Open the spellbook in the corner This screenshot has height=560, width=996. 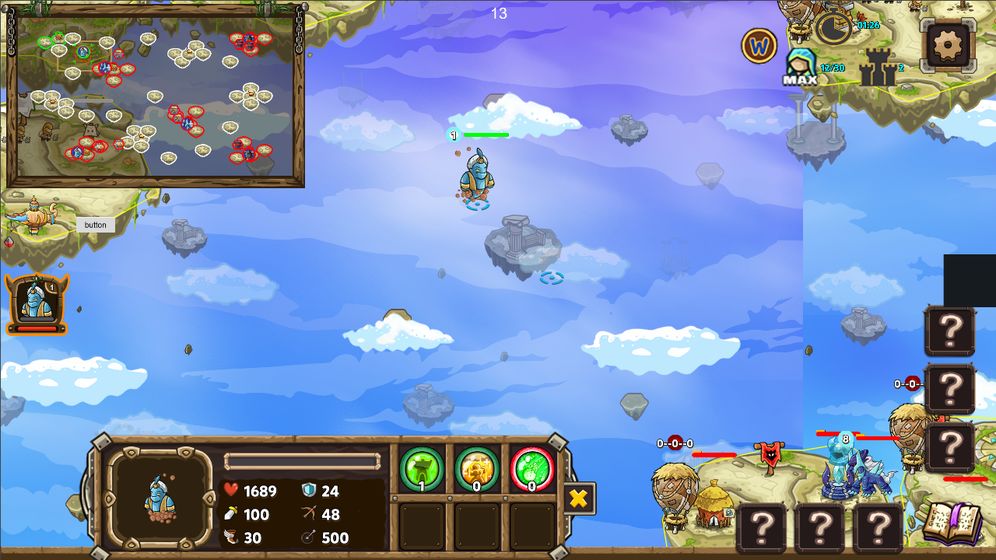[x=950, y=522]
